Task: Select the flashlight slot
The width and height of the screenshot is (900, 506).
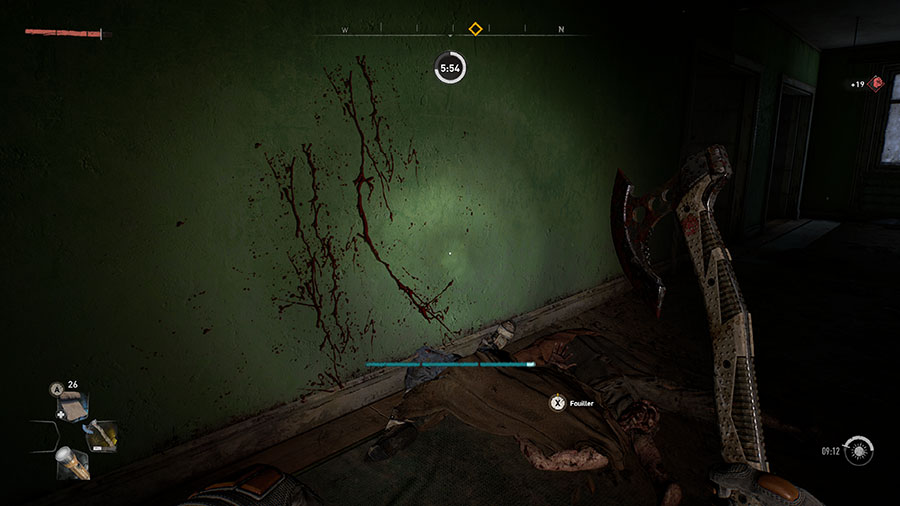Action: pos(72,462)
